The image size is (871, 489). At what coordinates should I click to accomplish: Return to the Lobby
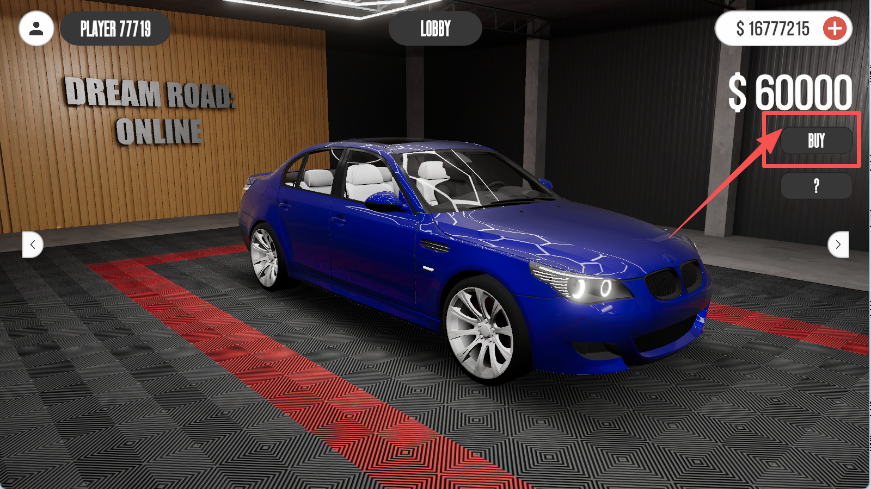click(x=435, y=28)
